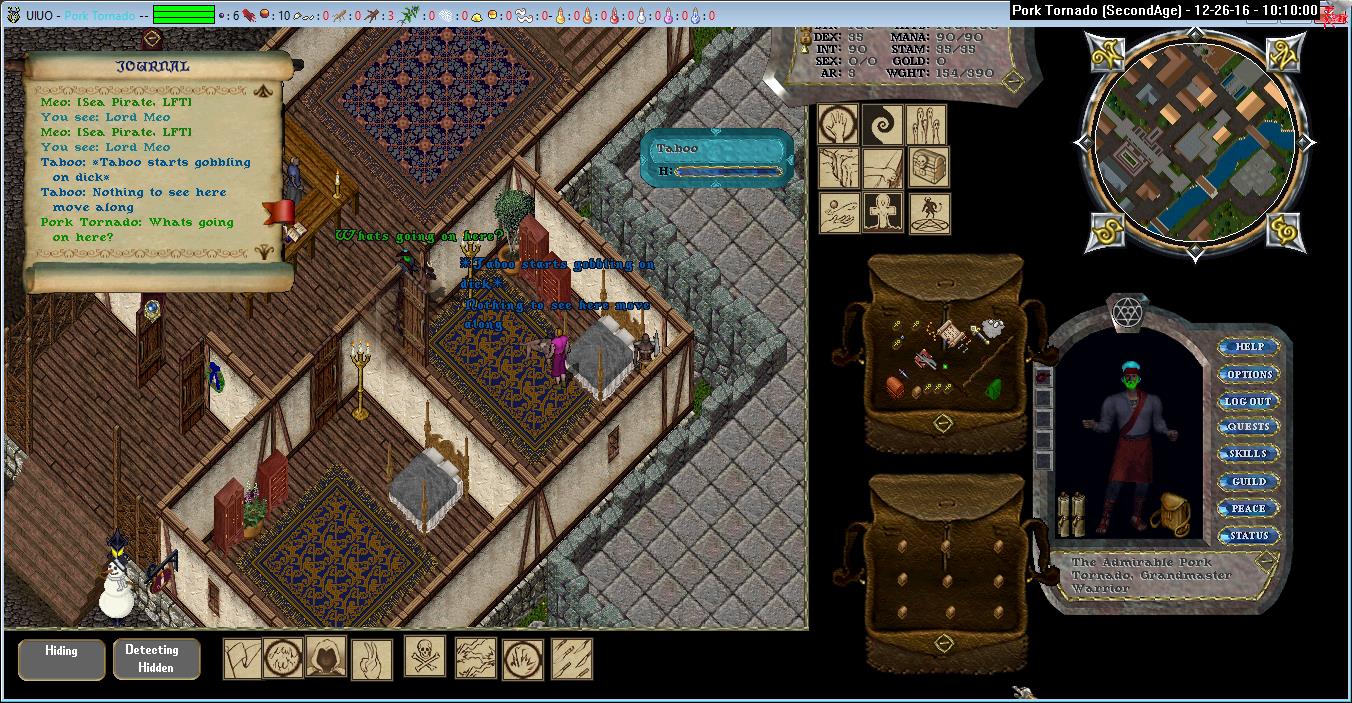Open the Quests log

[1249, 427]
